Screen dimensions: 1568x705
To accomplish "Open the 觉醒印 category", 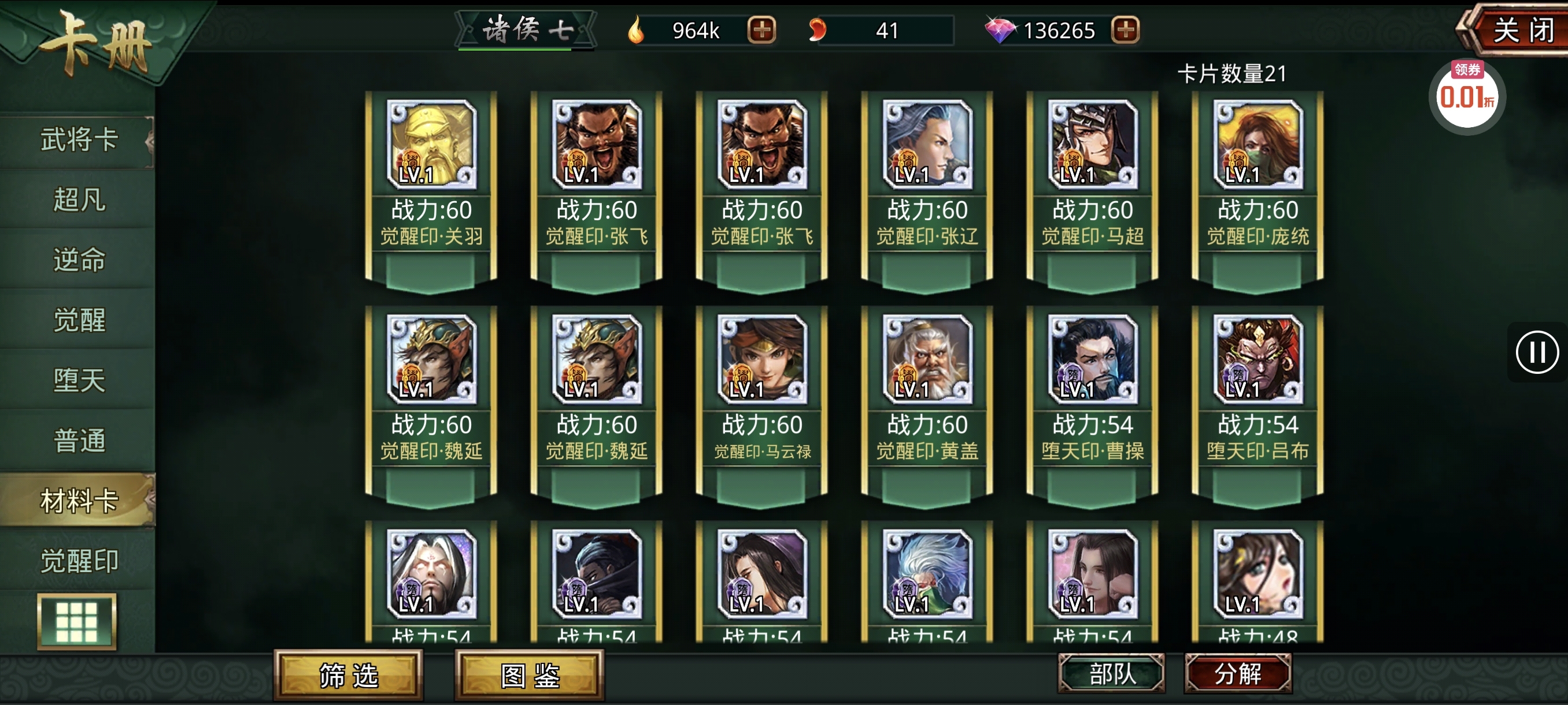I will tap(79, 560).
